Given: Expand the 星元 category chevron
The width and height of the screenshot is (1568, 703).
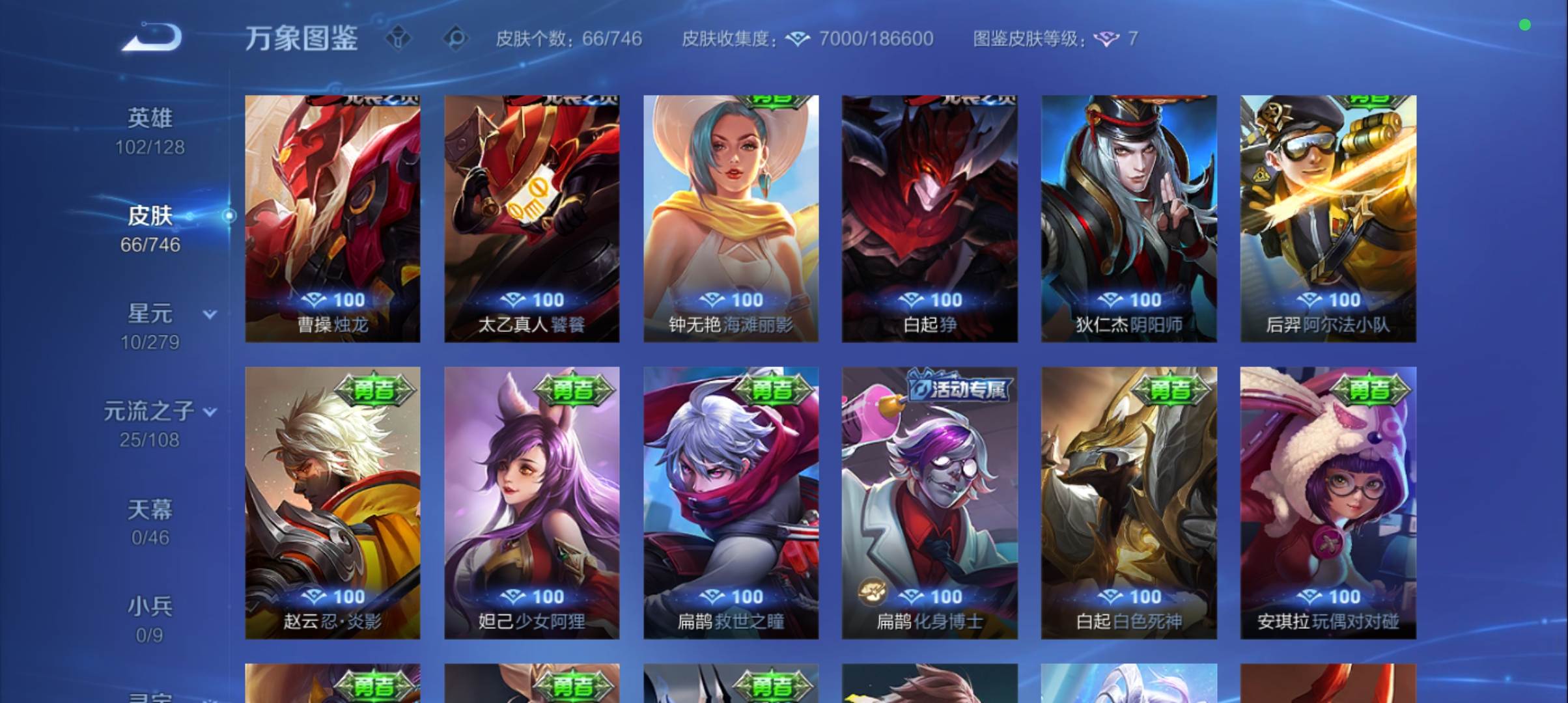Looking at the screenshot, I should coord(208,315).
